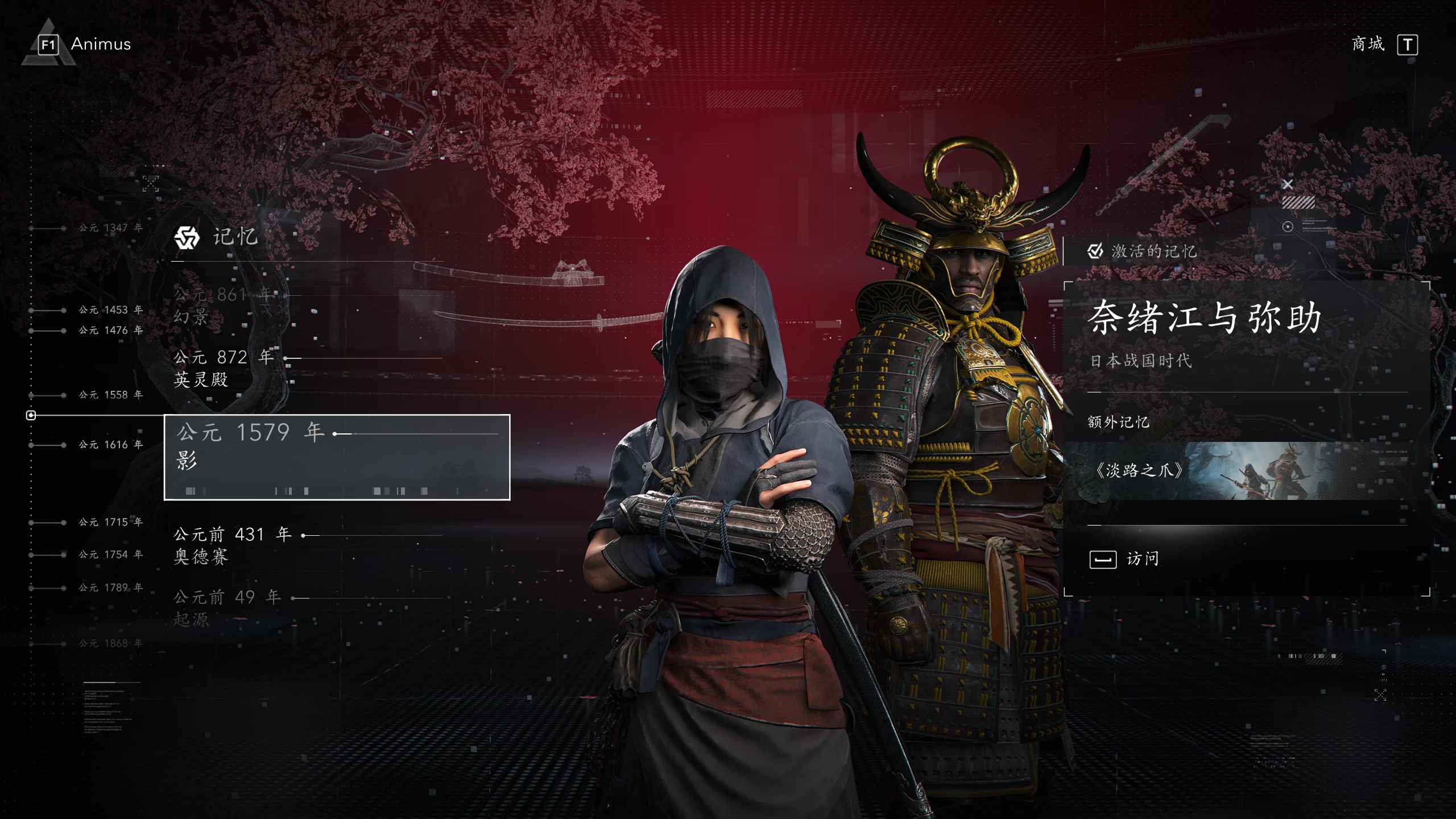The width and height of the screenshot is (1456, 819).
Task: Click the corner bracket focus icon on left
Action: point(150,184)
